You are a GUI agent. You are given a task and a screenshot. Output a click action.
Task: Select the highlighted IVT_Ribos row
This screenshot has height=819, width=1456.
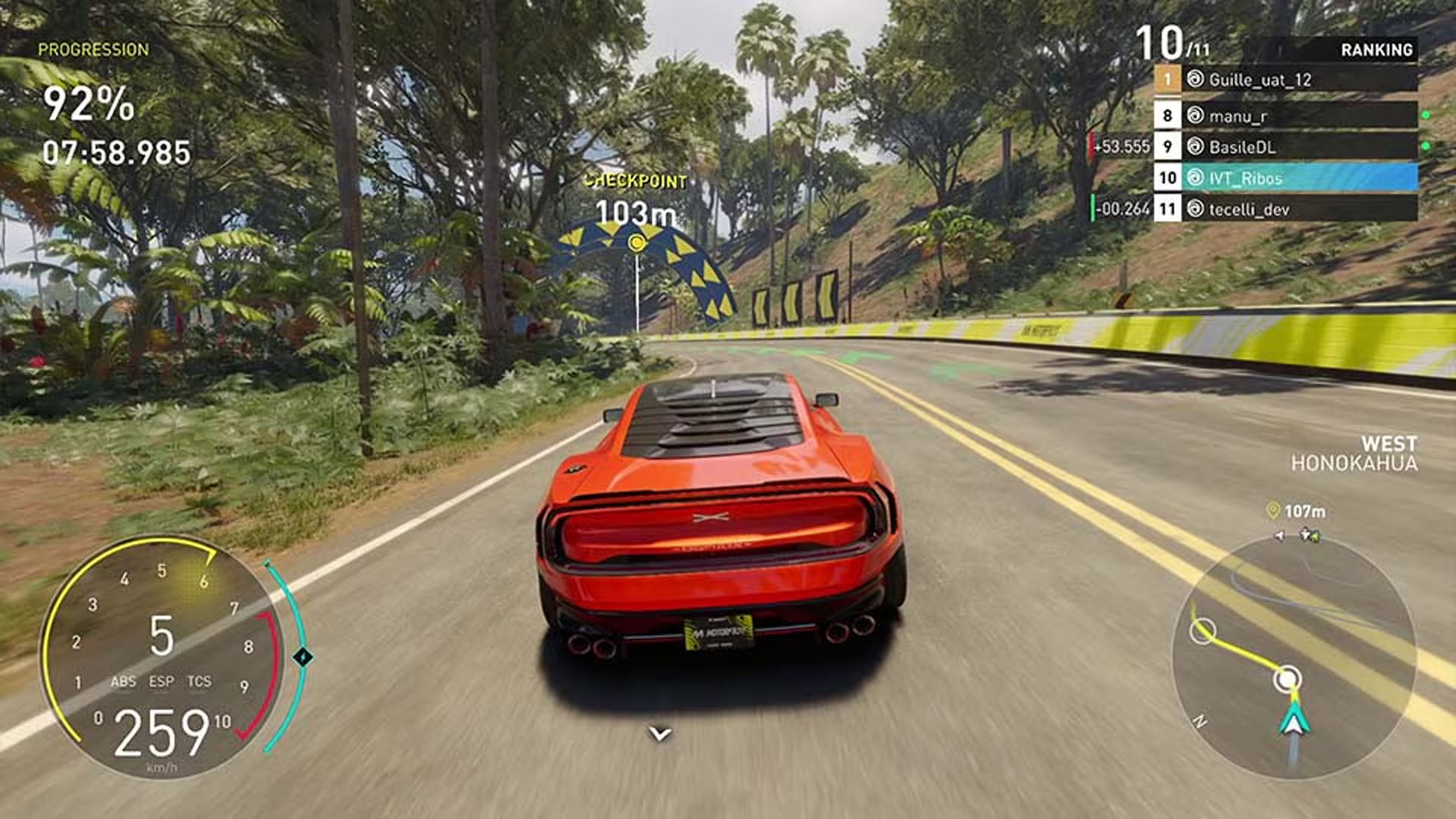1285,178
